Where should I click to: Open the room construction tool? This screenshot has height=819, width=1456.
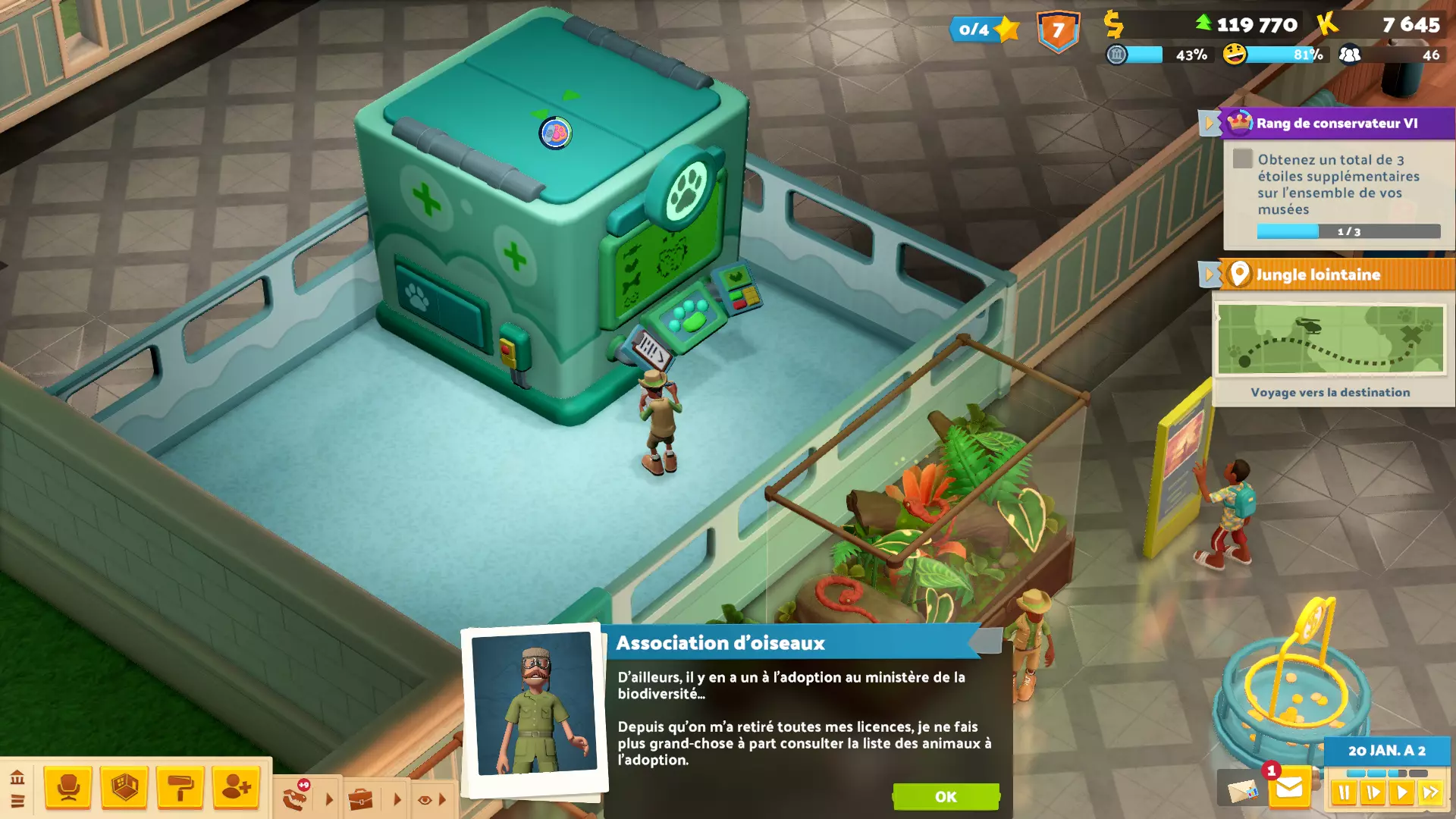click(124, 788)
